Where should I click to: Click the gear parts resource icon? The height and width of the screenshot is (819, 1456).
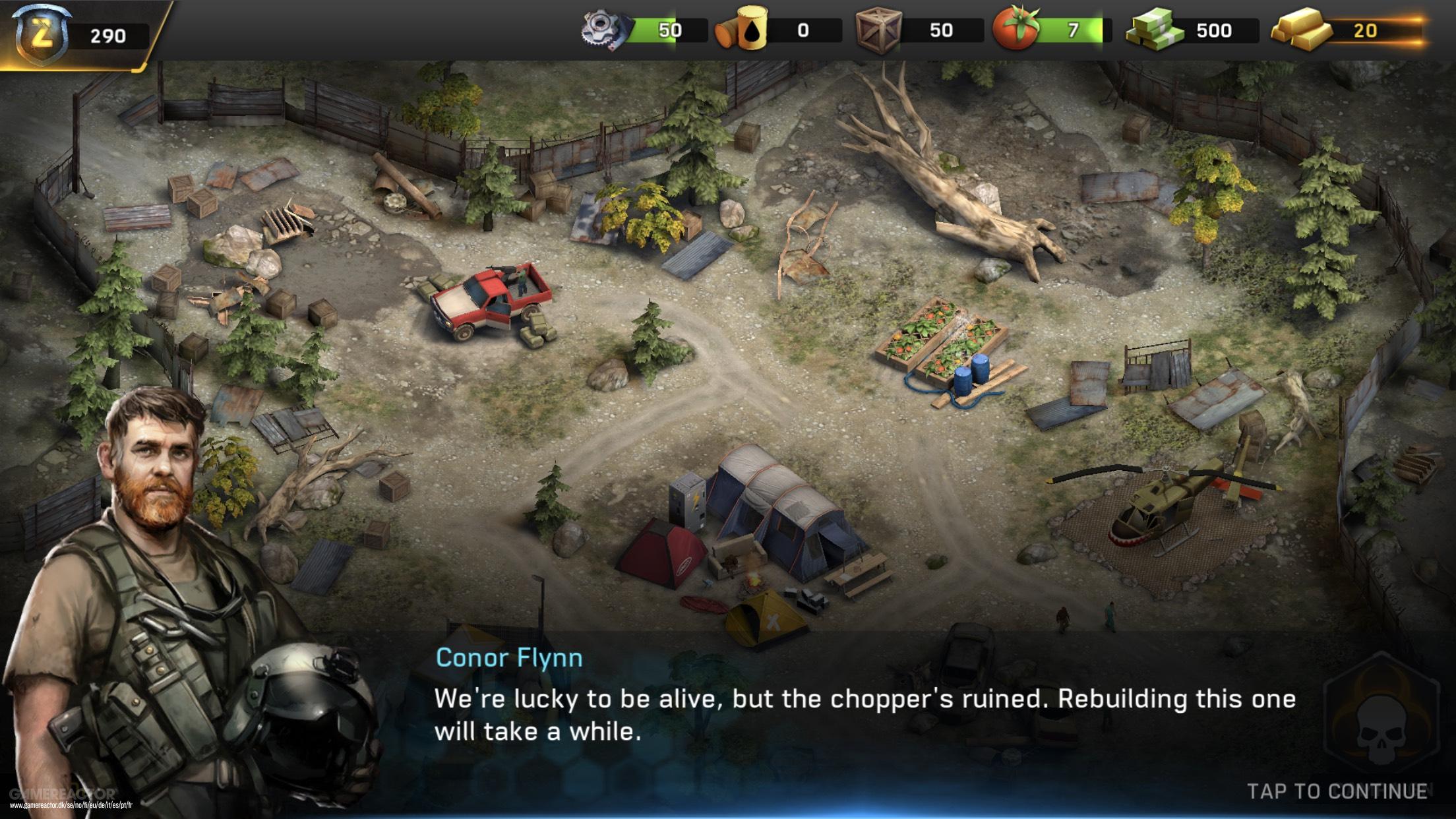coord(602,30)
